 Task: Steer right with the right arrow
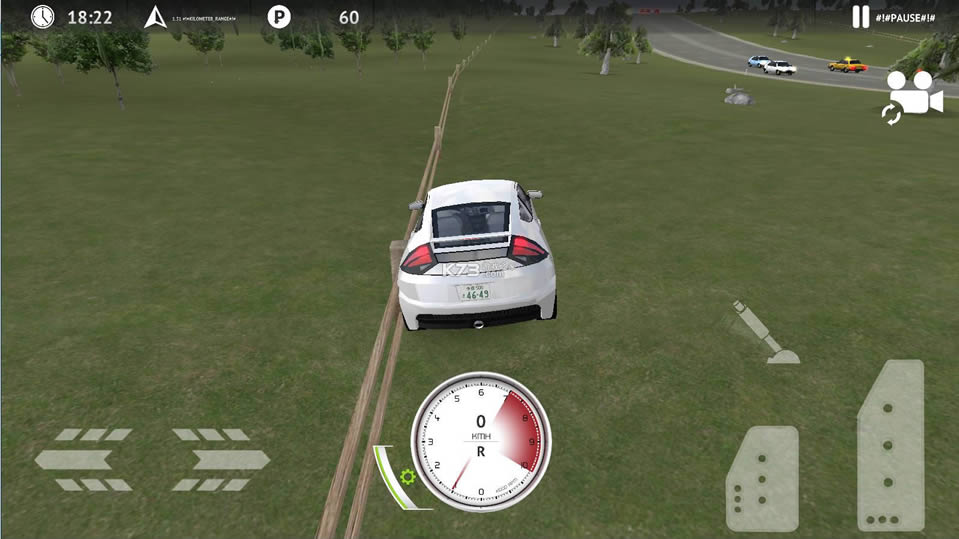[220, 460]
